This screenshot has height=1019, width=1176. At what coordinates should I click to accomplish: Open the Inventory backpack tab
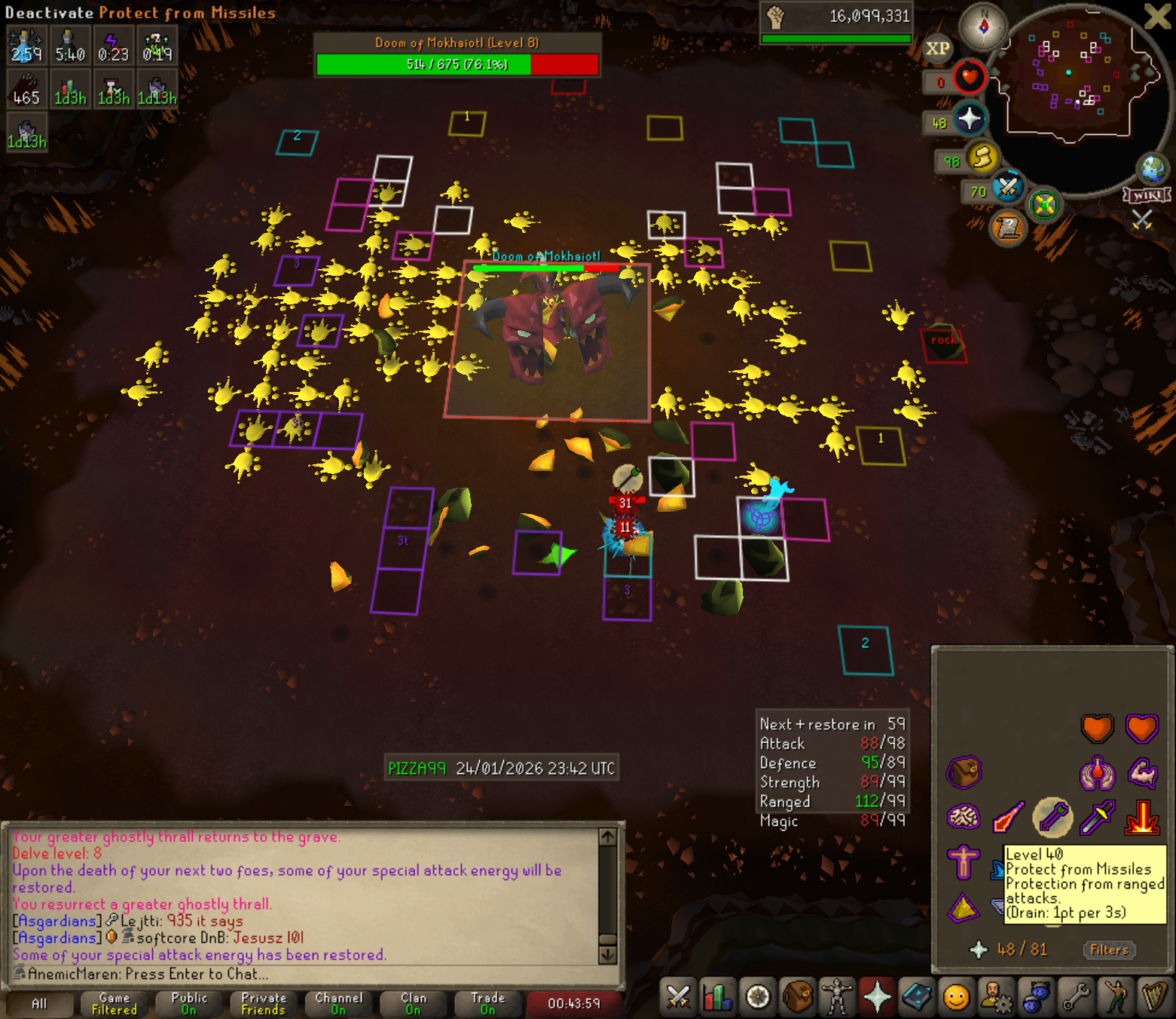[x=798, y=998]
